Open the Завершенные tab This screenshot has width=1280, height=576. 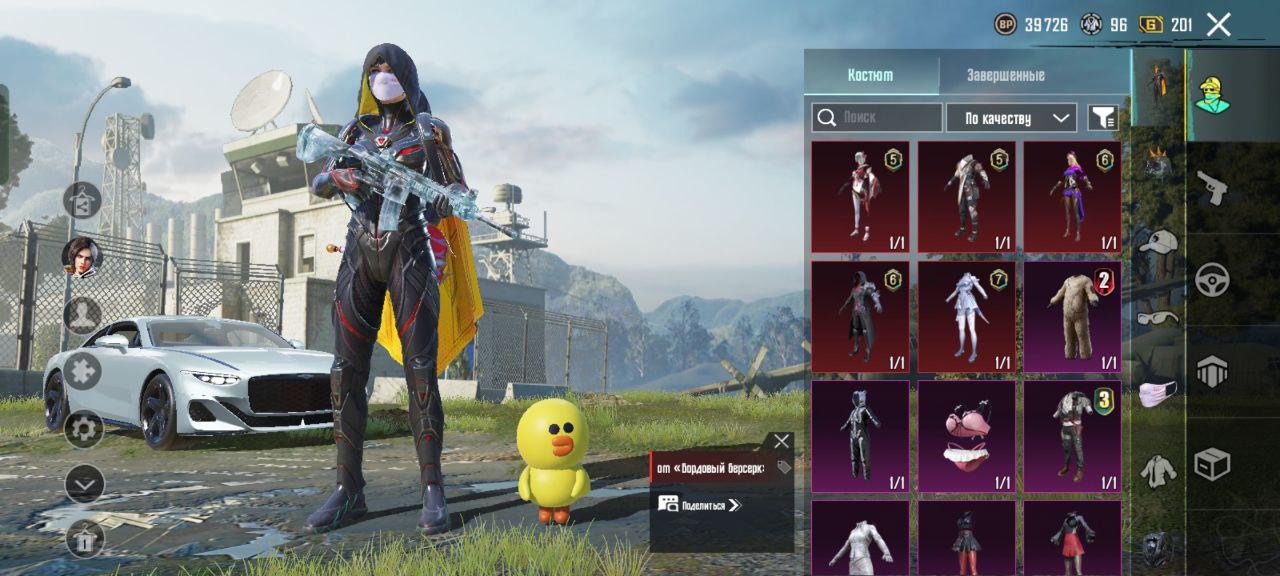pyautogui.click(x=1005, y=75)
